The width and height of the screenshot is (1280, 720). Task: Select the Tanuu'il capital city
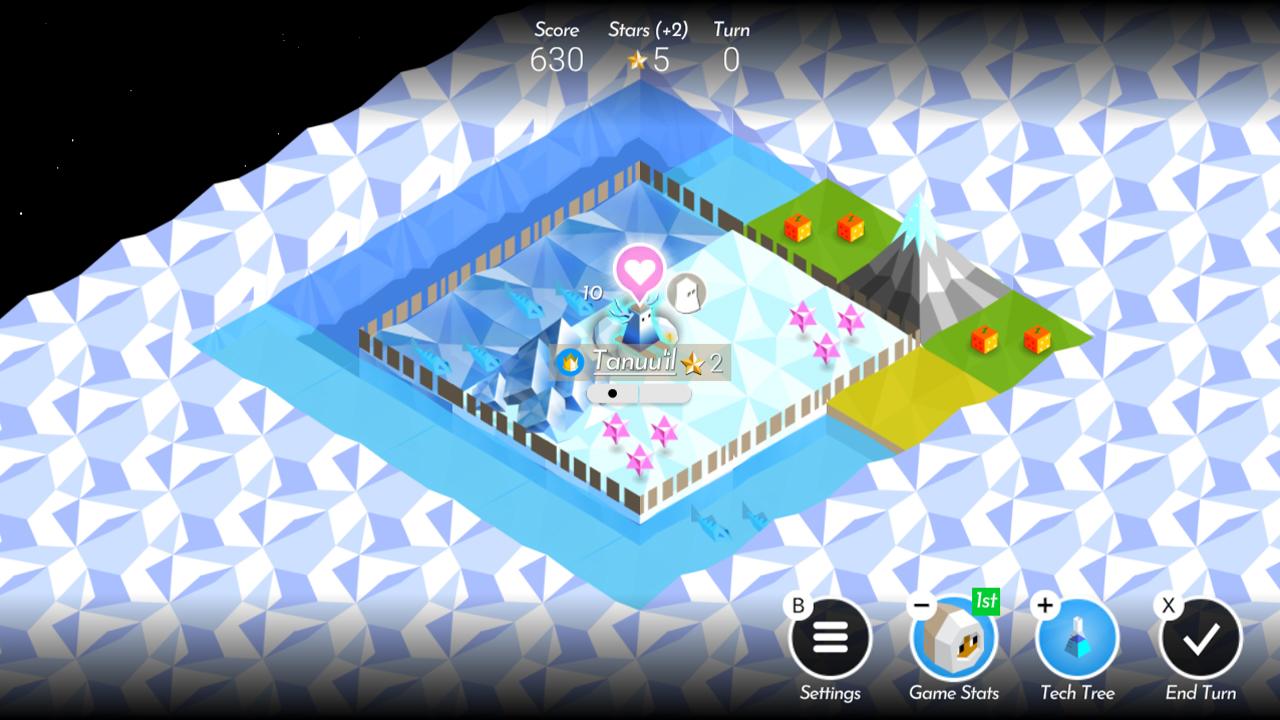(x=640, y=330)
